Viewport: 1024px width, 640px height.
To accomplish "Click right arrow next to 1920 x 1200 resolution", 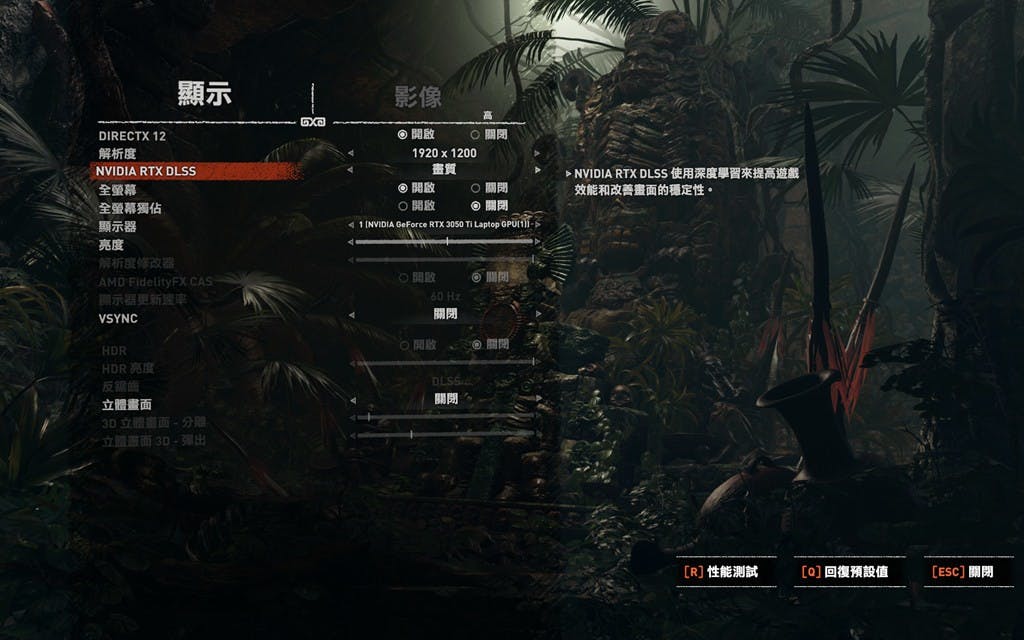I will [537, 154].
